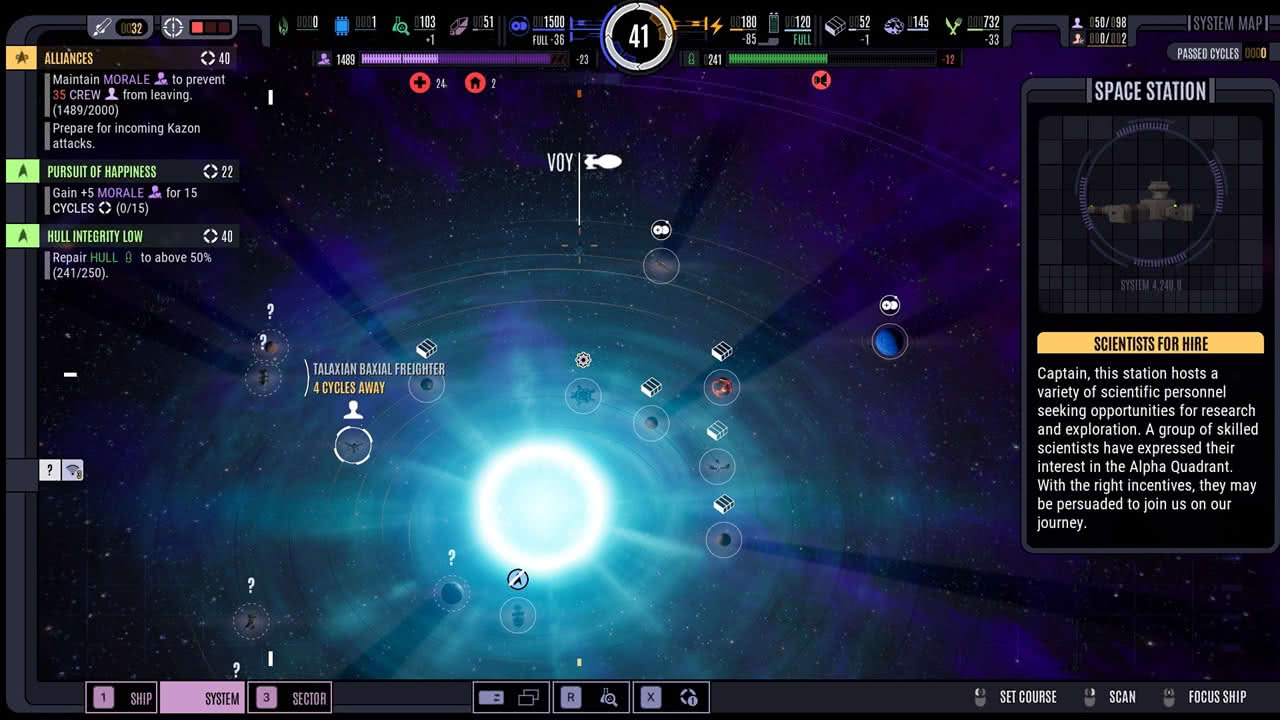Screen dimensions: 1280x720
Task: Open the Sector view tab
Action: coord(289,698)
